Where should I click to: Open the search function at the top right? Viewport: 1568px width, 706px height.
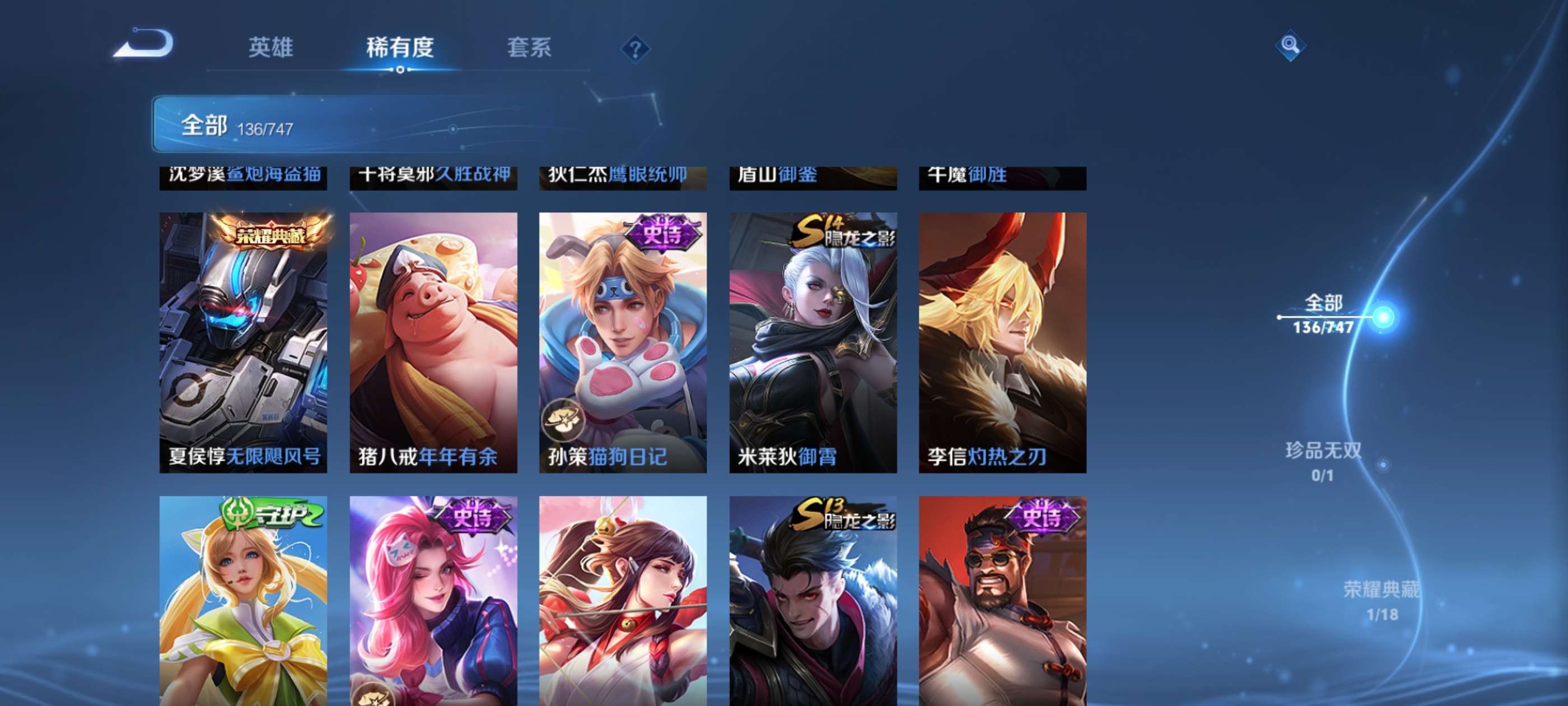(x=1290, y=46)
